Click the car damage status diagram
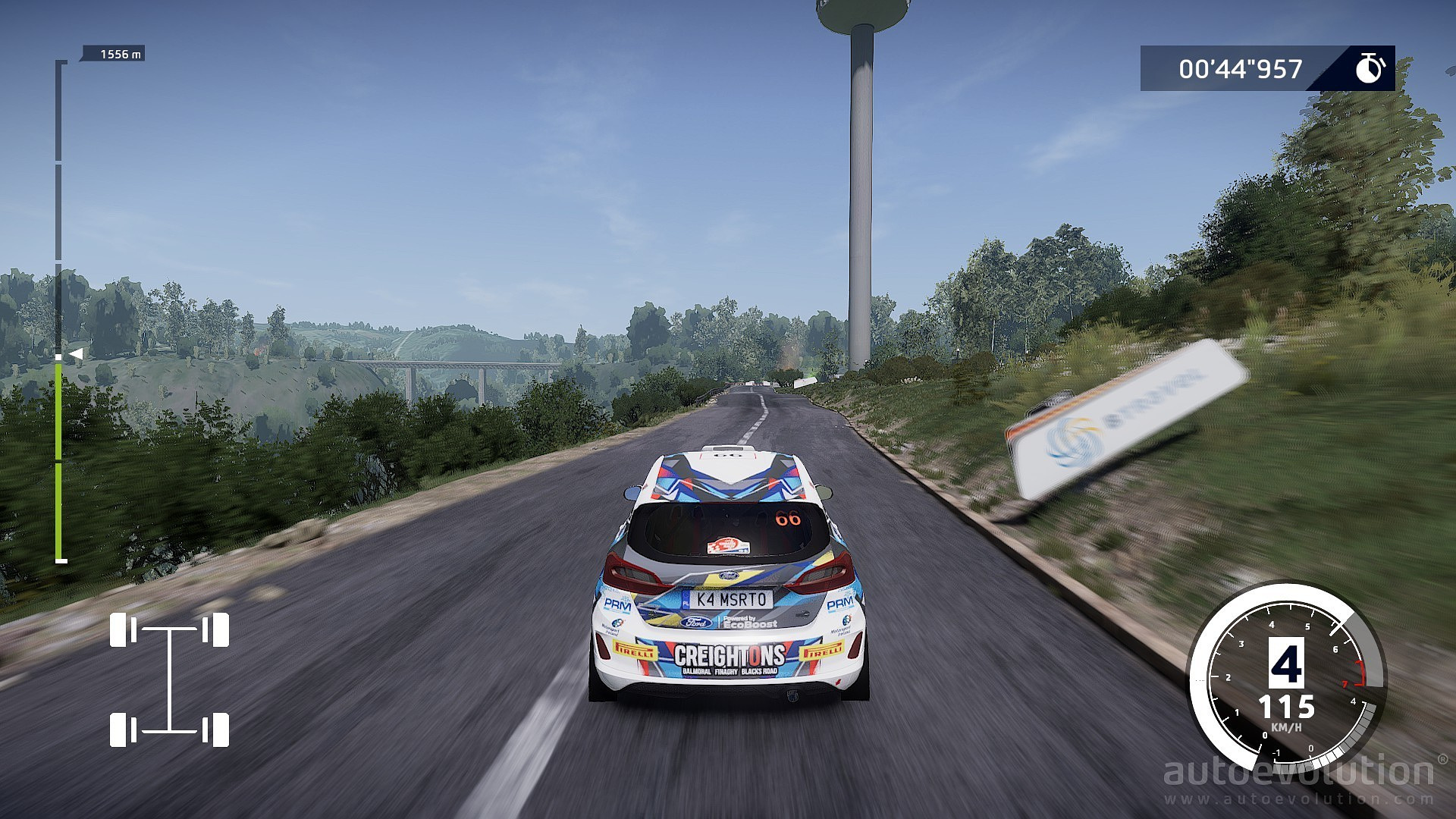This screenshot has height=819, width=1456. click(x=169, y=679)
